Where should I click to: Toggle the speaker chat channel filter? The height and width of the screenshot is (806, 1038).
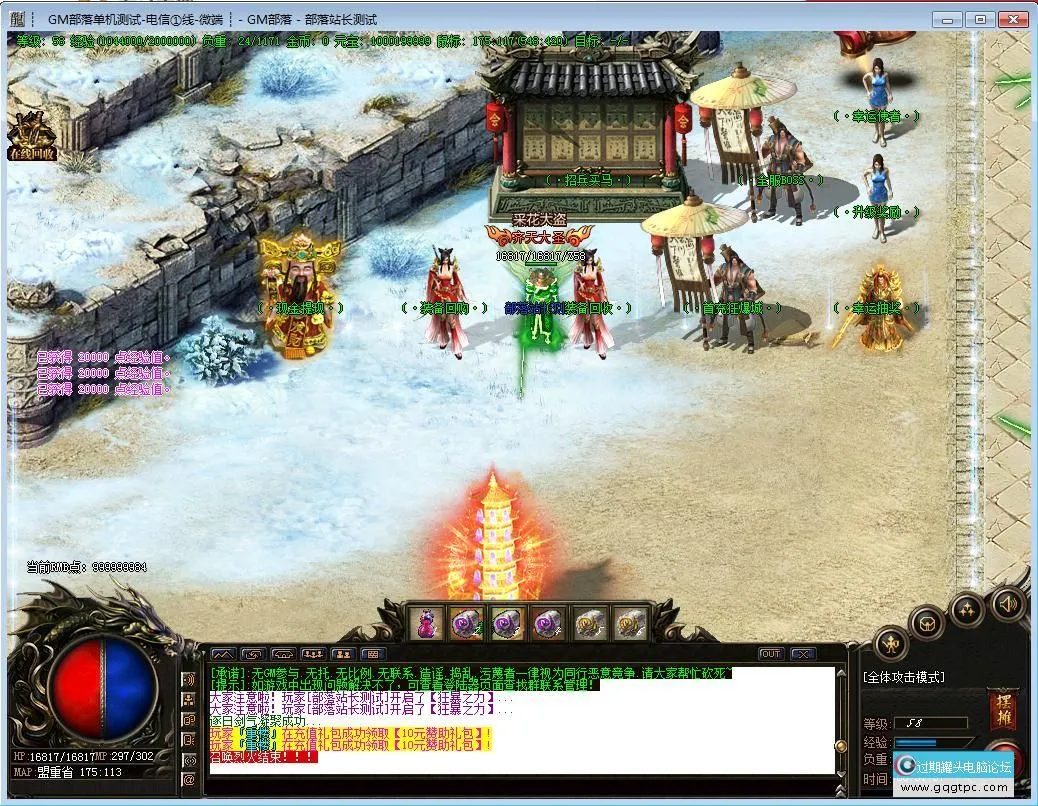coord(188,679)
